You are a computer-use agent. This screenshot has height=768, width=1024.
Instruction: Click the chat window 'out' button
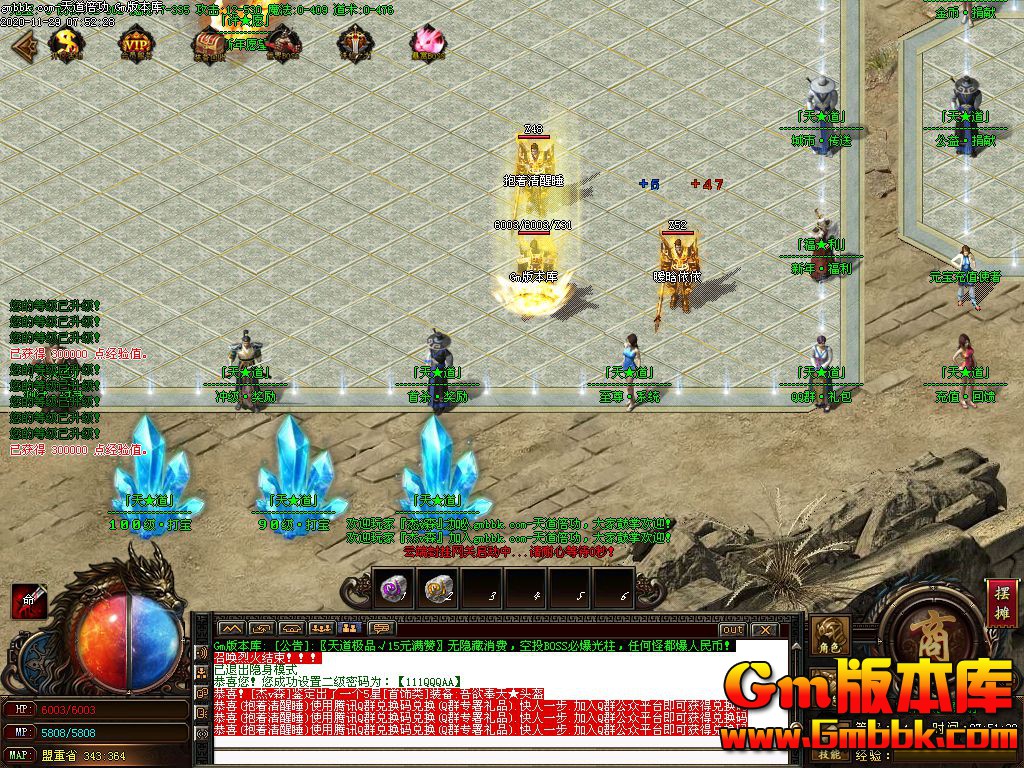732,629
